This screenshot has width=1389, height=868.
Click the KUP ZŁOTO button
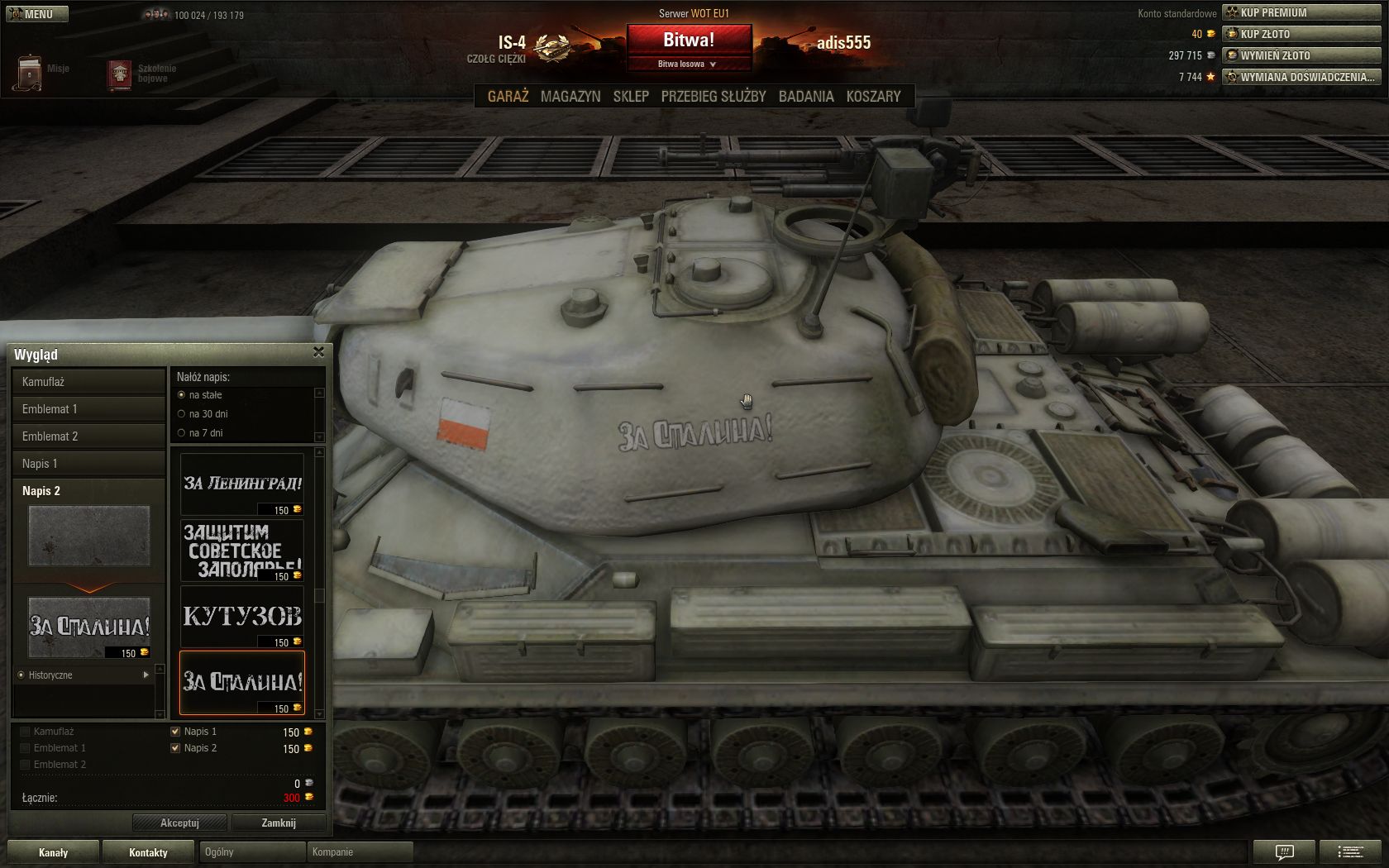tap(1301, 34)
